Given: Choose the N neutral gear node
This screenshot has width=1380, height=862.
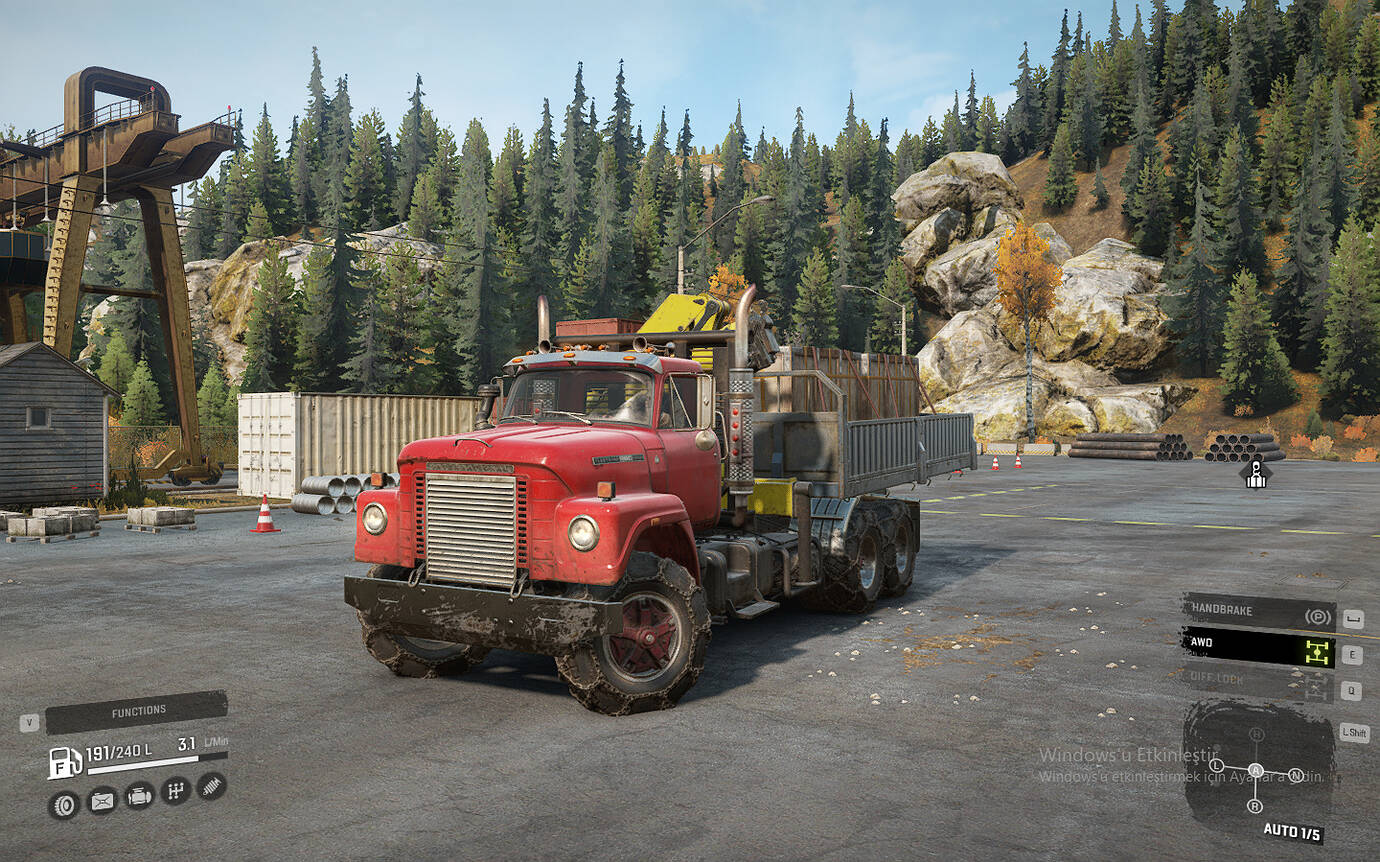Looking at the screenshot, I should (1296, 775).
